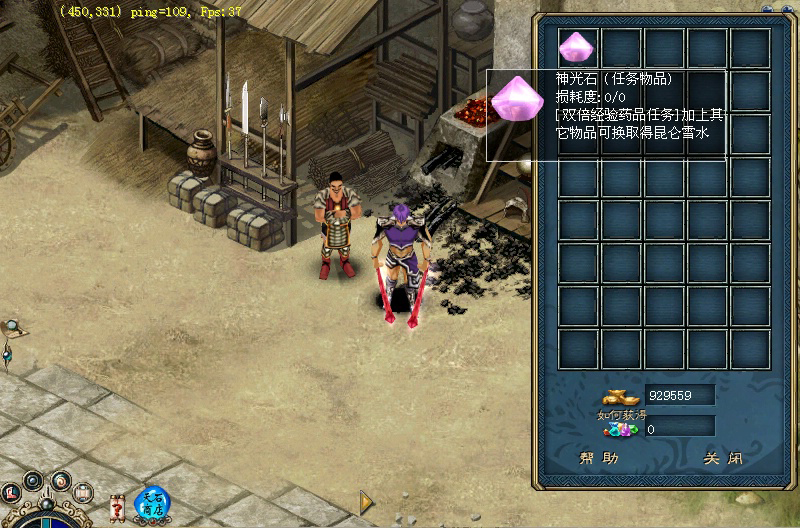Open the 如何获得 gems info link
The image size is (800, 528).
pos(622,416)
